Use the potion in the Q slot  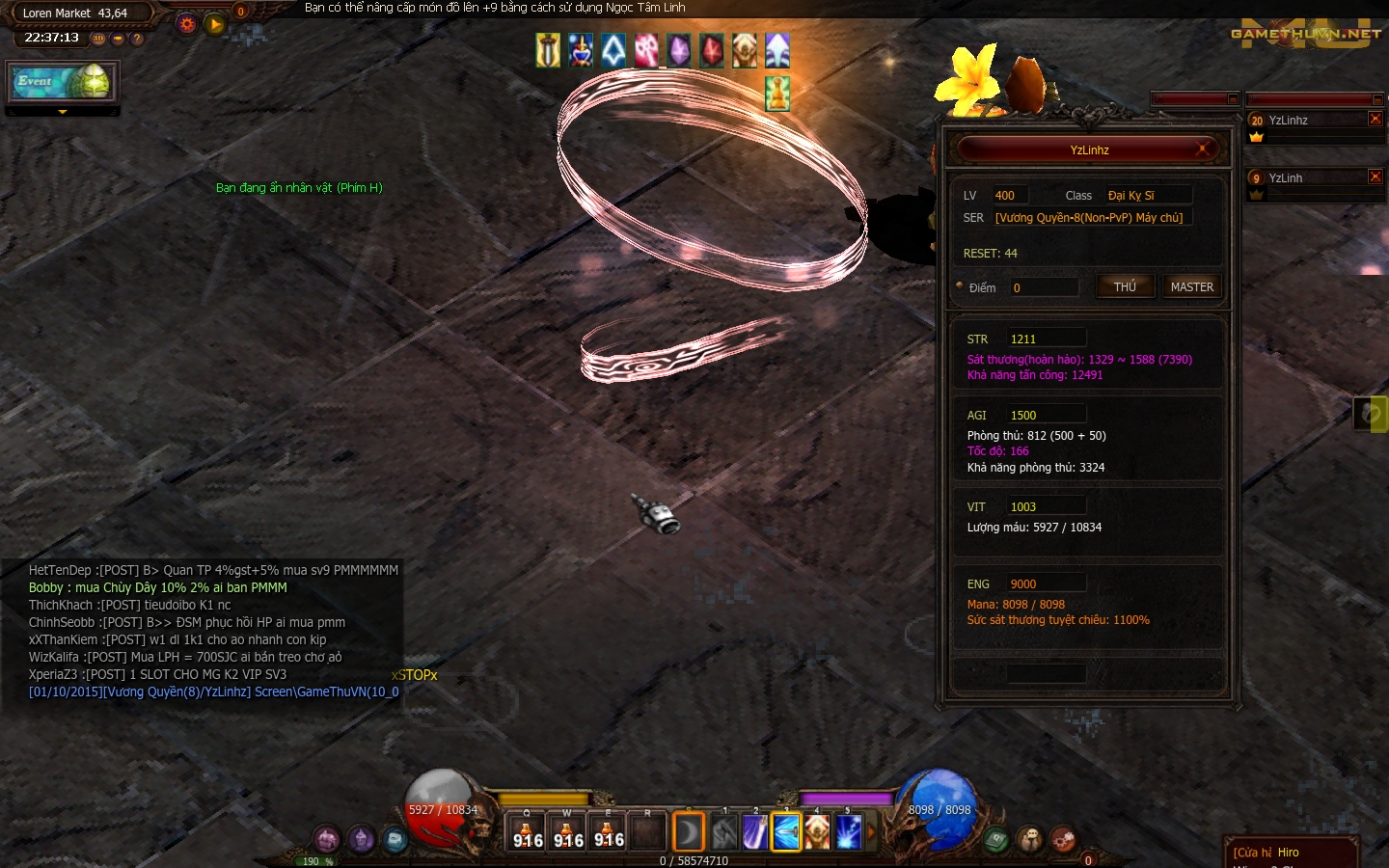528,832
